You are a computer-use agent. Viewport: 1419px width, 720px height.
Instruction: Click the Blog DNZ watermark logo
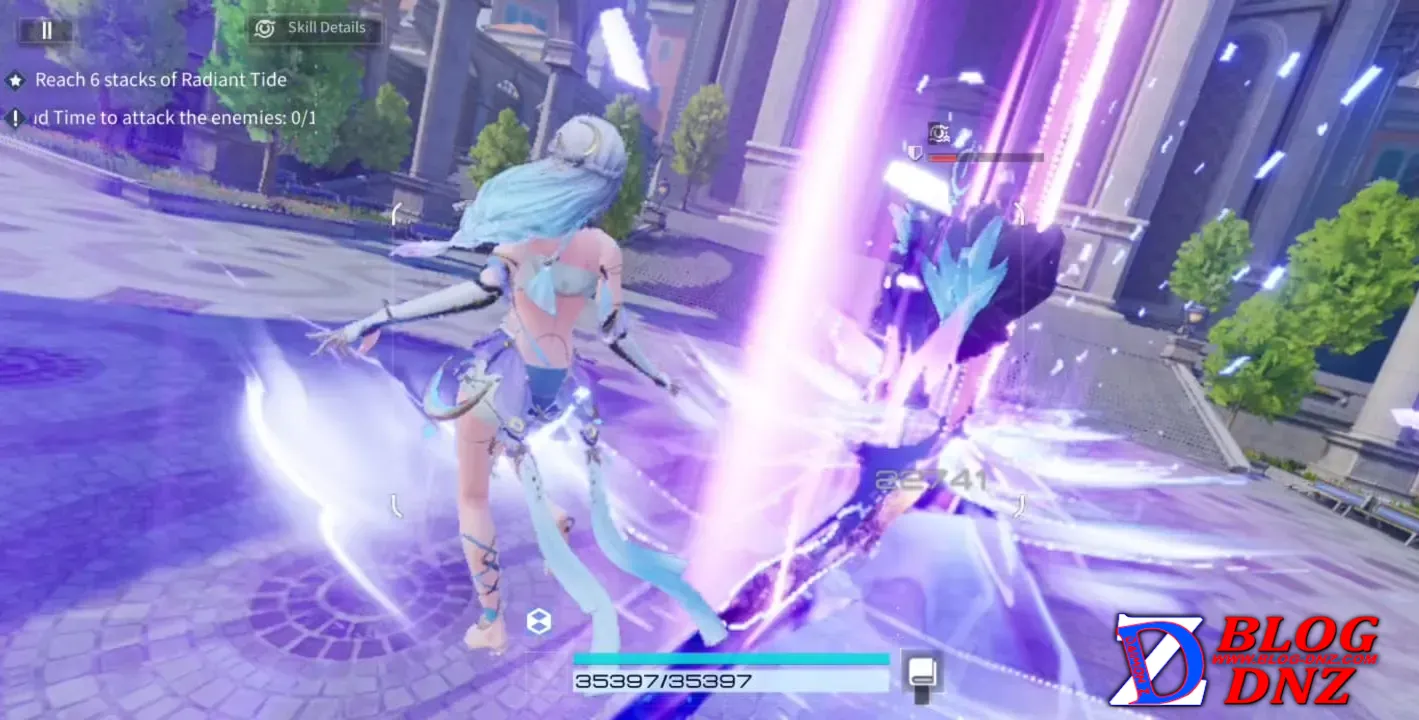pyautogui.click(x=1246, y=660)
